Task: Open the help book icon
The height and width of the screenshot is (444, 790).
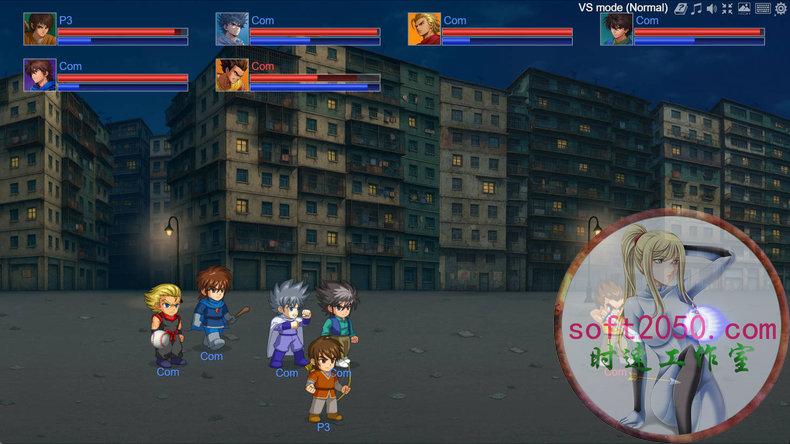Action: (680, 8)
